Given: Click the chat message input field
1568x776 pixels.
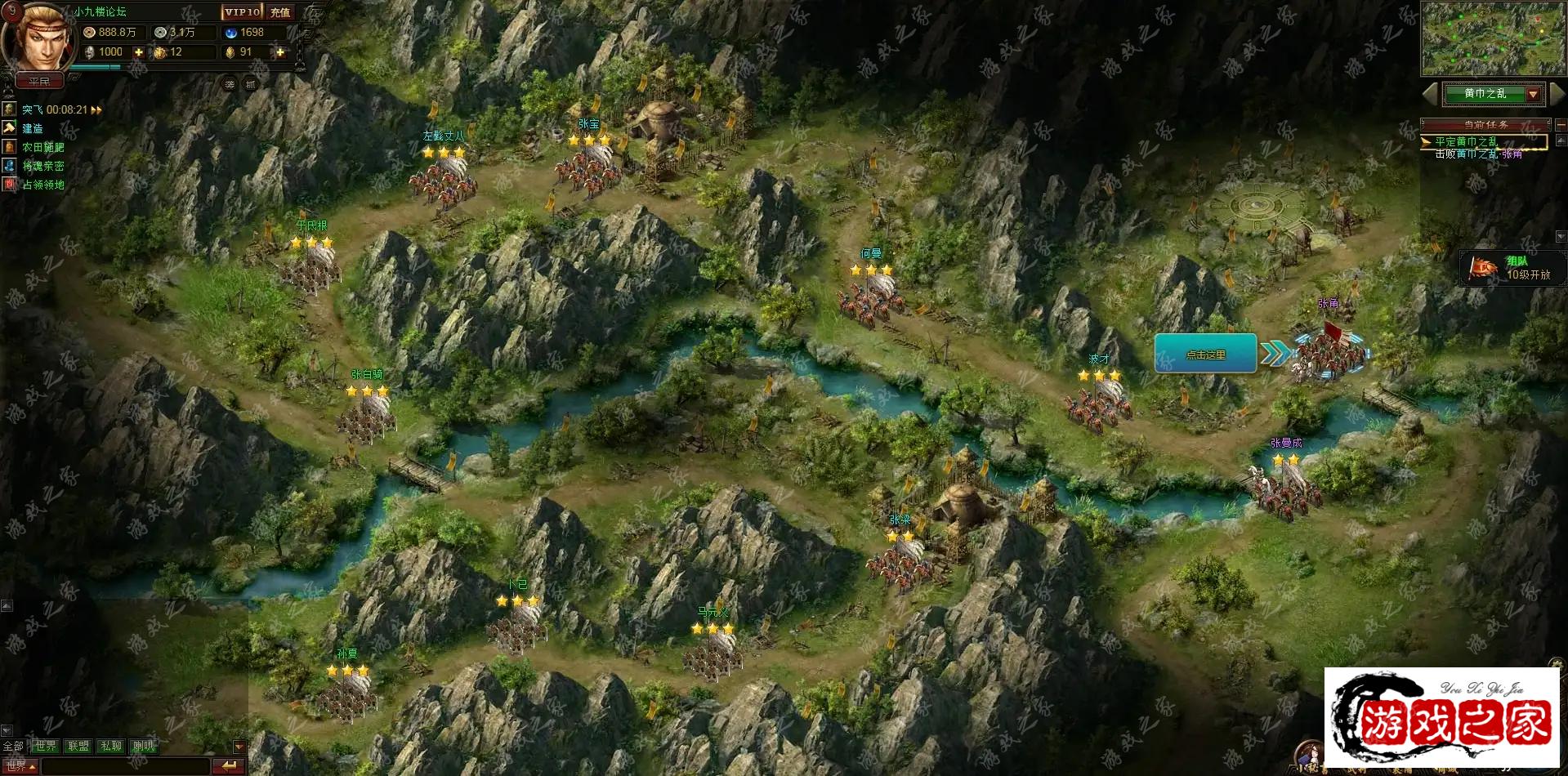Looking at the screenshot, I should [124, 766].
